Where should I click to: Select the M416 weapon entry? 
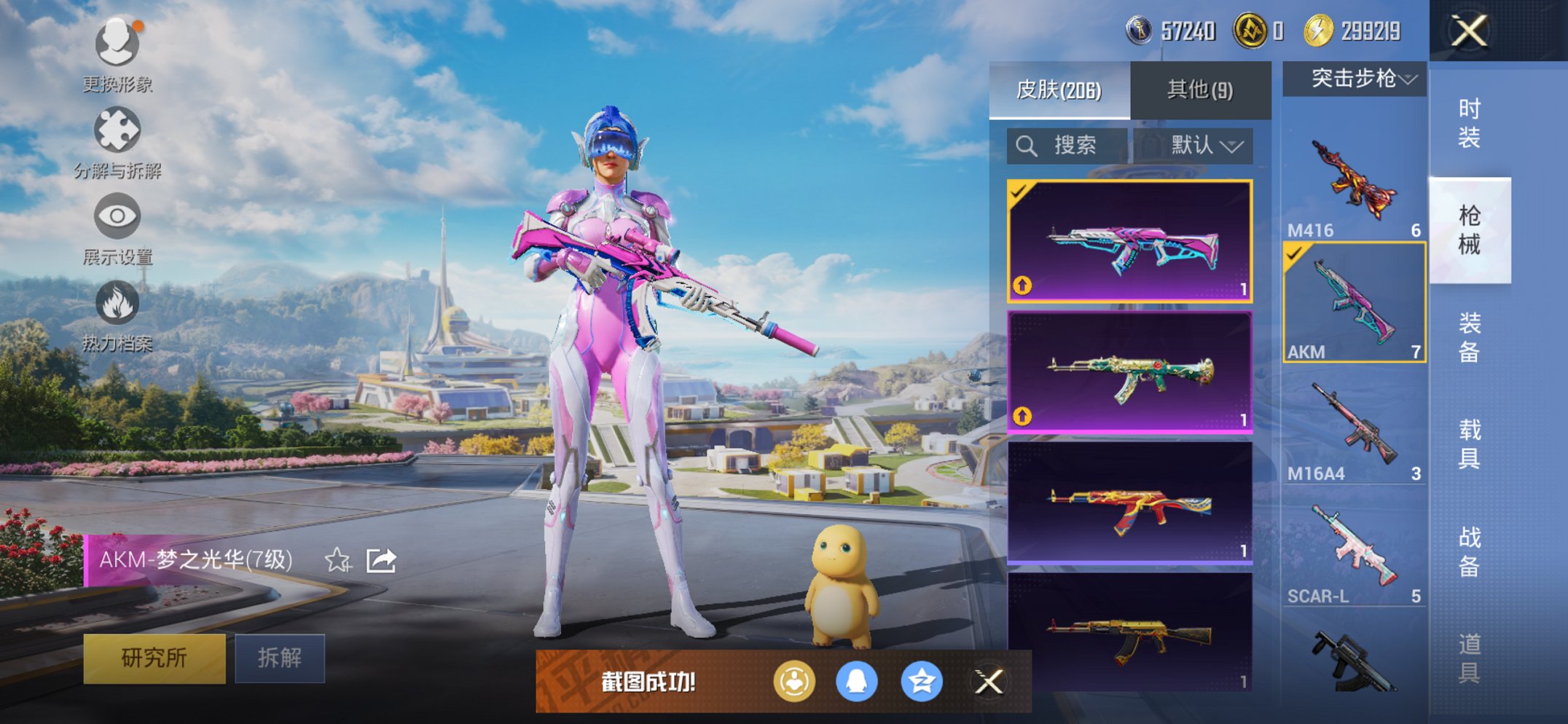click(1355, 182)
